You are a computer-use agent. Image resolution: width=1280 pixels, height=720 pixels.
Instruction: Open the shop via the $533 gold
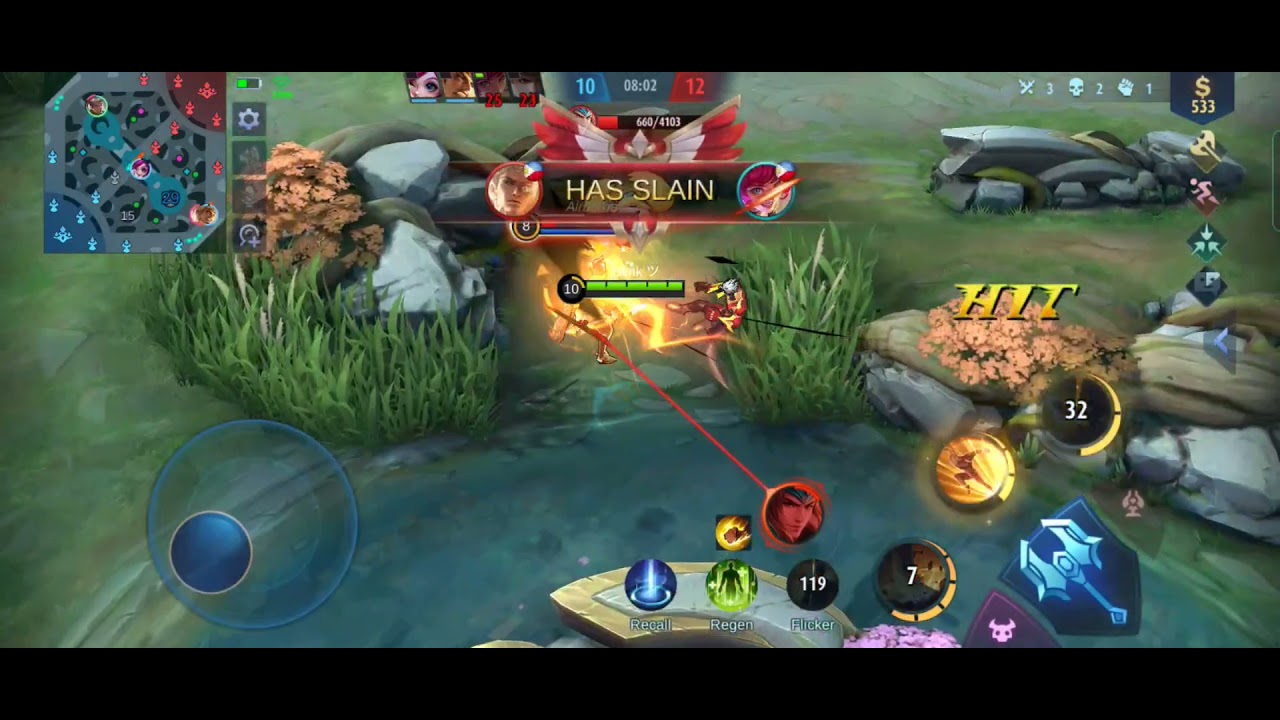coord(1202,97)
